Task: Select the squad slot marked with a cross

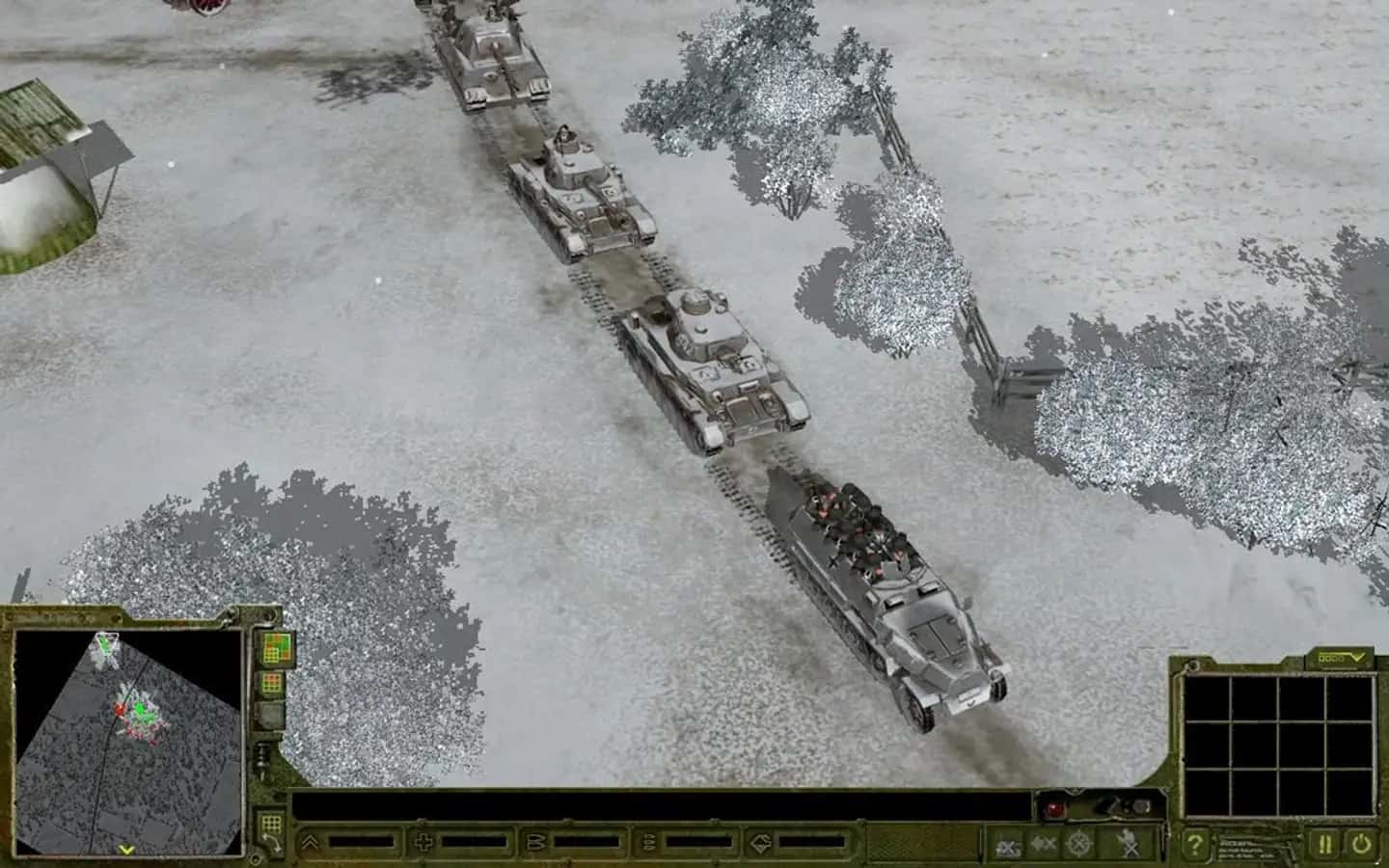Action: (424, 842)
